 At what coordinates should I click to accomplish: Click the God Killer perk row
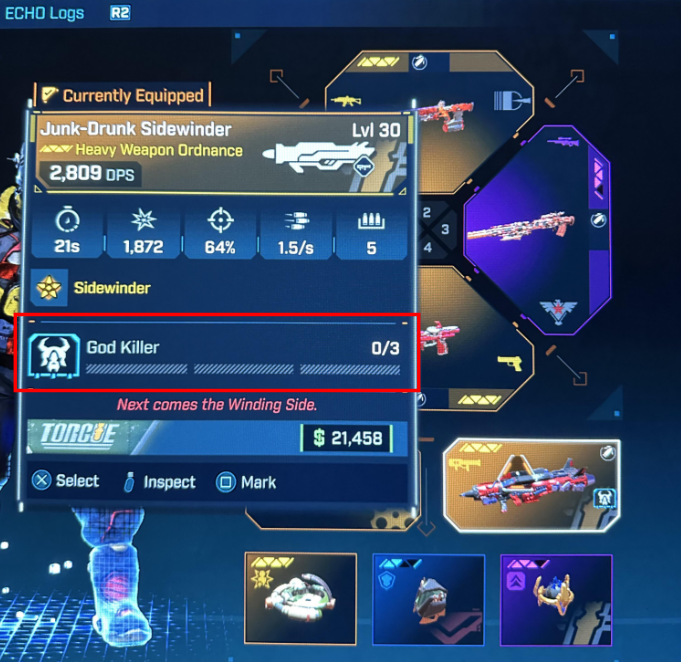(x=217, y=352)
